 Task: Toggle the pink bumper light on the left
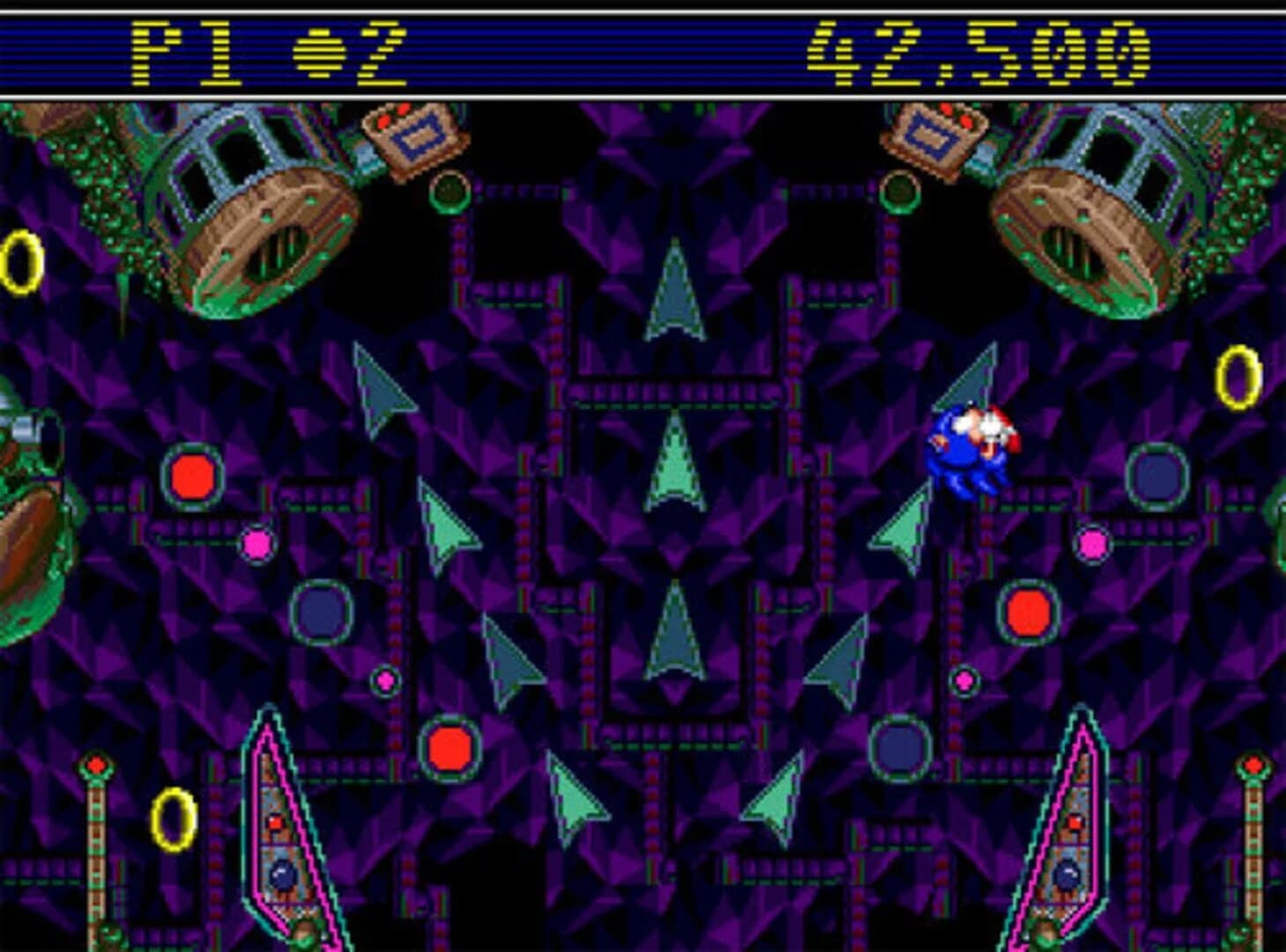tap(258, 544)
